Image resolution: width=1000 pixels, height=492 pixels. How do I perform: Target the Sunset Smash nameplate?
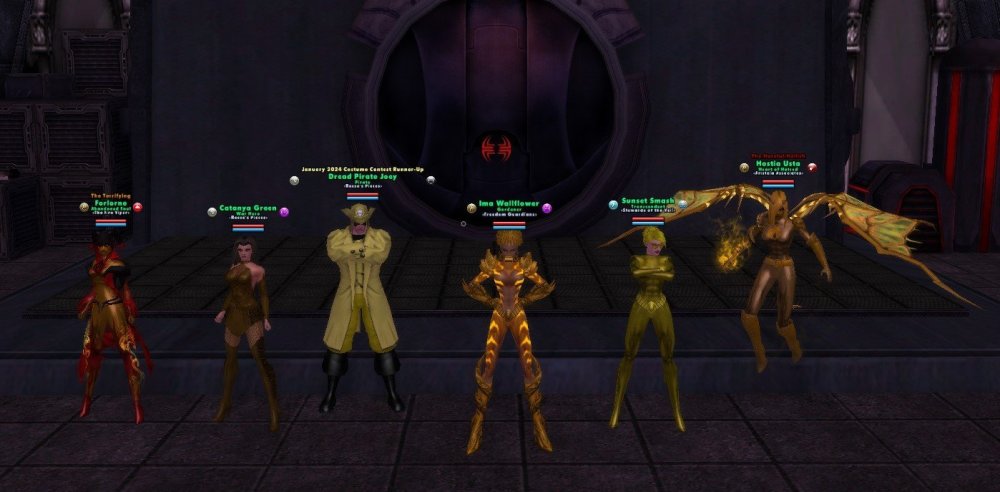[x=647, y=200]
